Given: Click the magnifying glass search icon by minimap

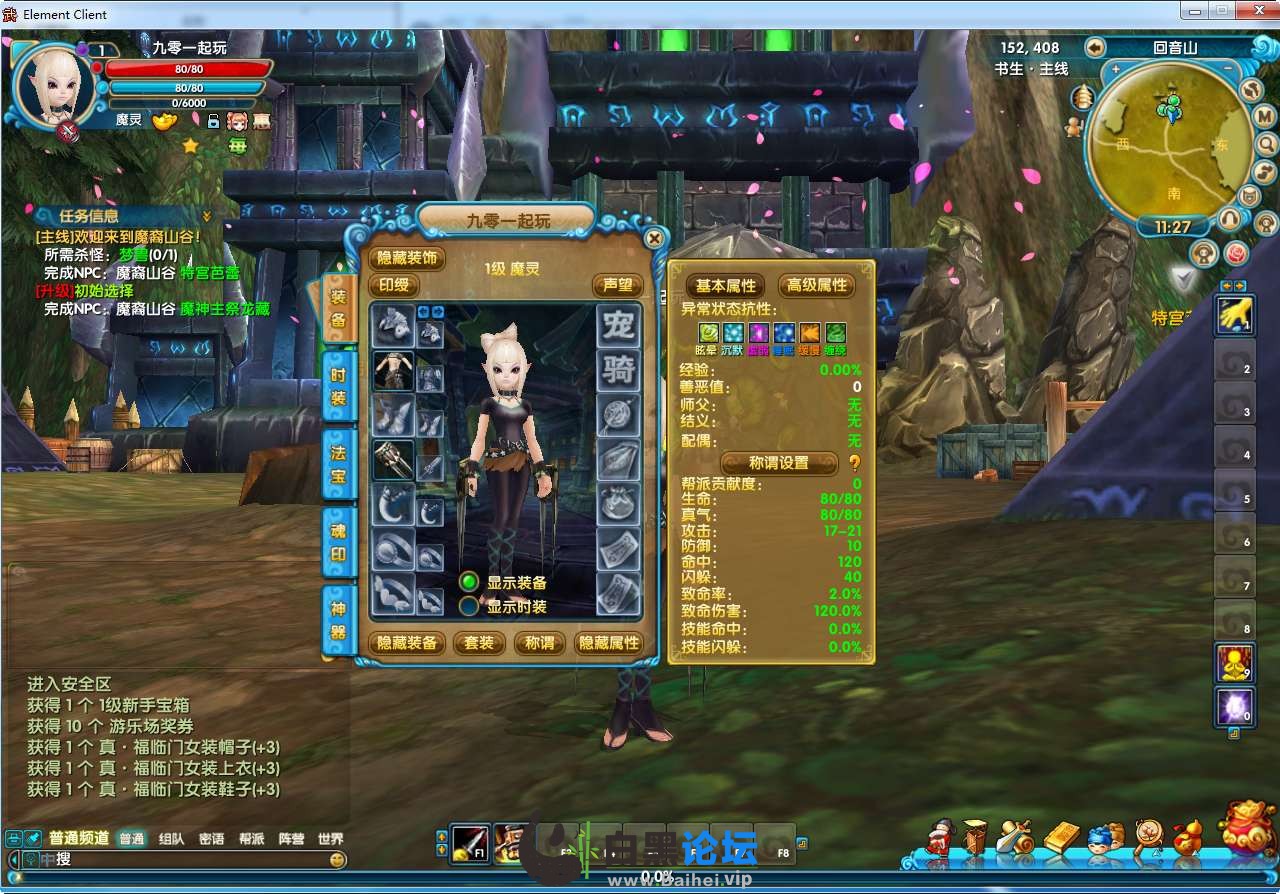Looking at the screenshot, I should click(1267, 144).
